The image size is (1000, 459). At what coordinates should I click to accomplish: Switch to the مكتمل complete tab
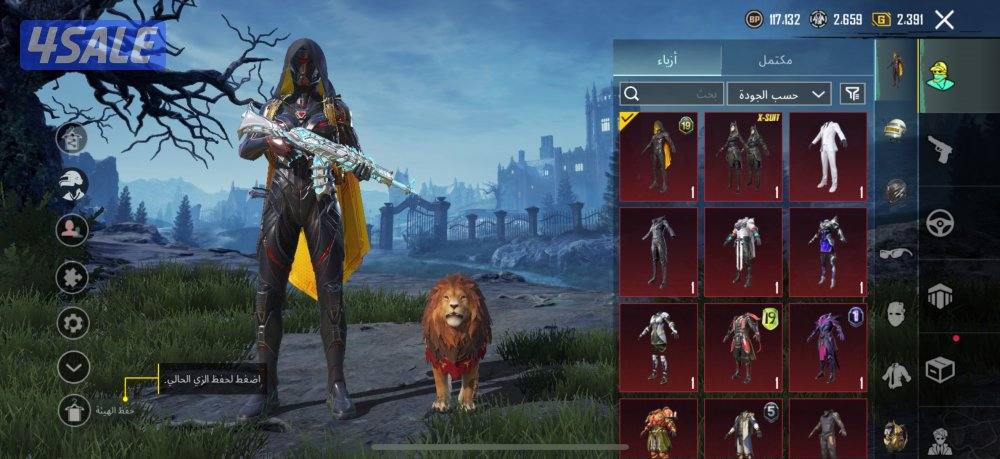pyautogui.click(x=775, y=60)
